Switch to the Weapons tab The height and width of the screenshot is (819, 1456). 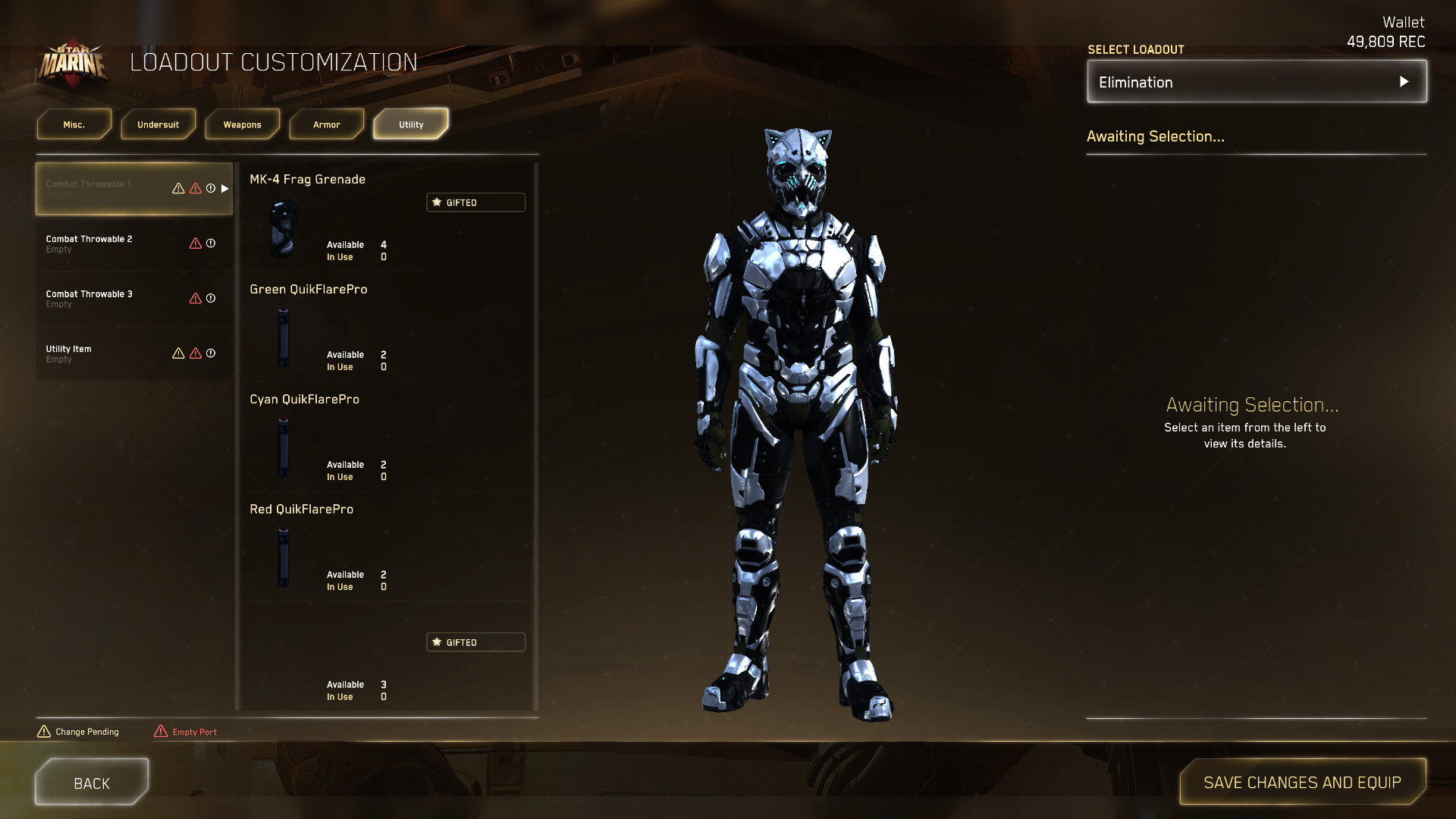click(242, 124)
